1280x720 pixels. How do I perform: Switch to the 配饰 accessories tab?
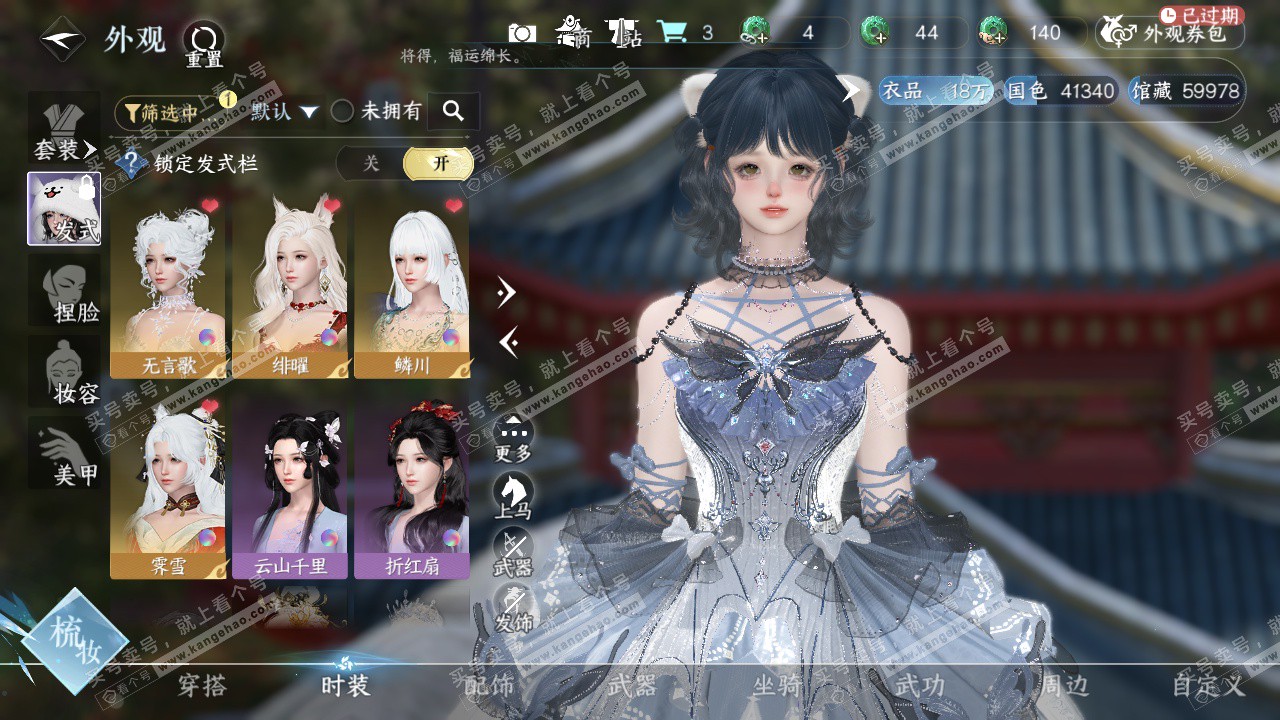coord(489,686)
